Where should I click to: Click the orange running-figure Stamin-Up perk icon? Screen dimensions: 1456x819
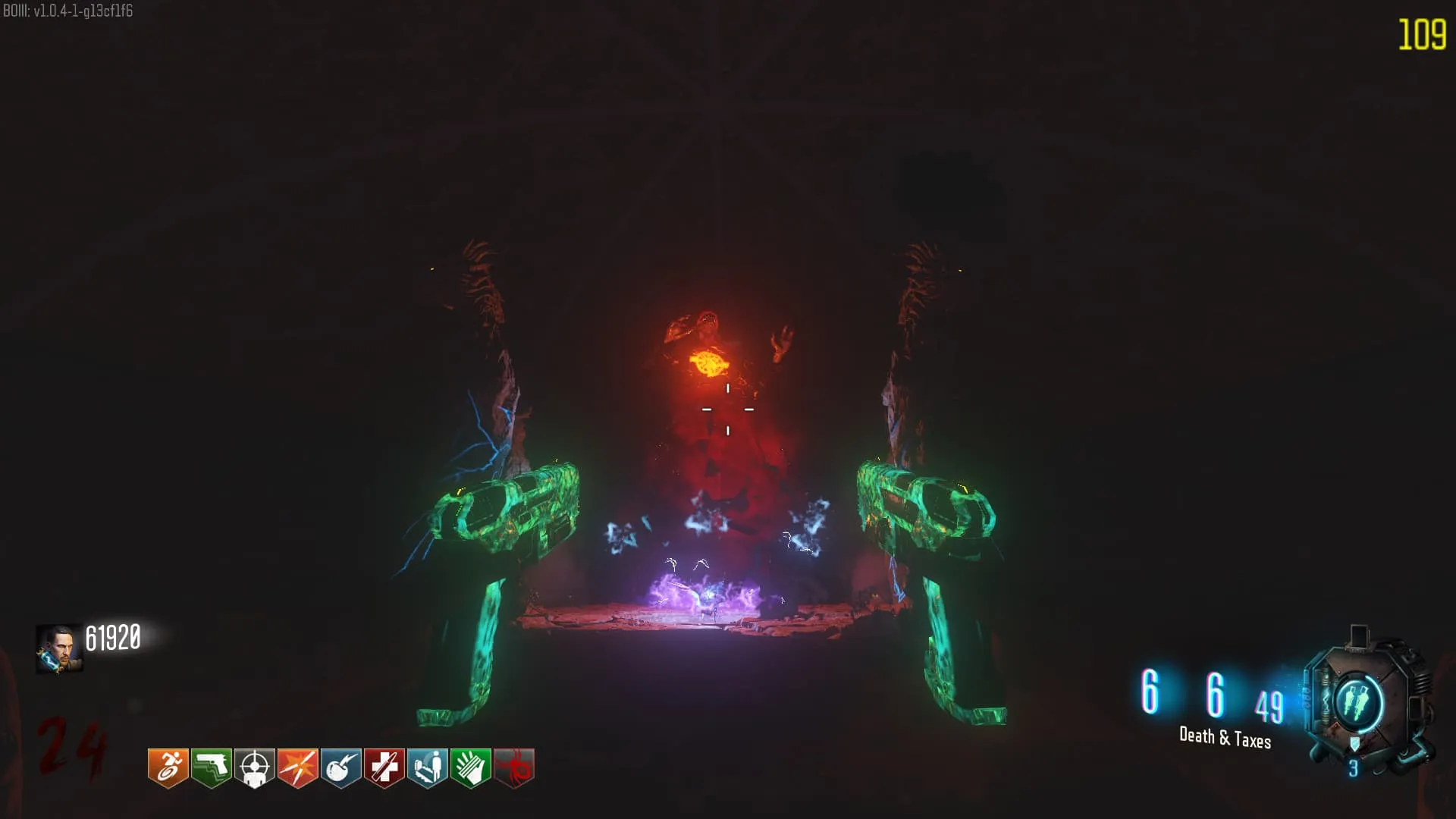(168, 767)
